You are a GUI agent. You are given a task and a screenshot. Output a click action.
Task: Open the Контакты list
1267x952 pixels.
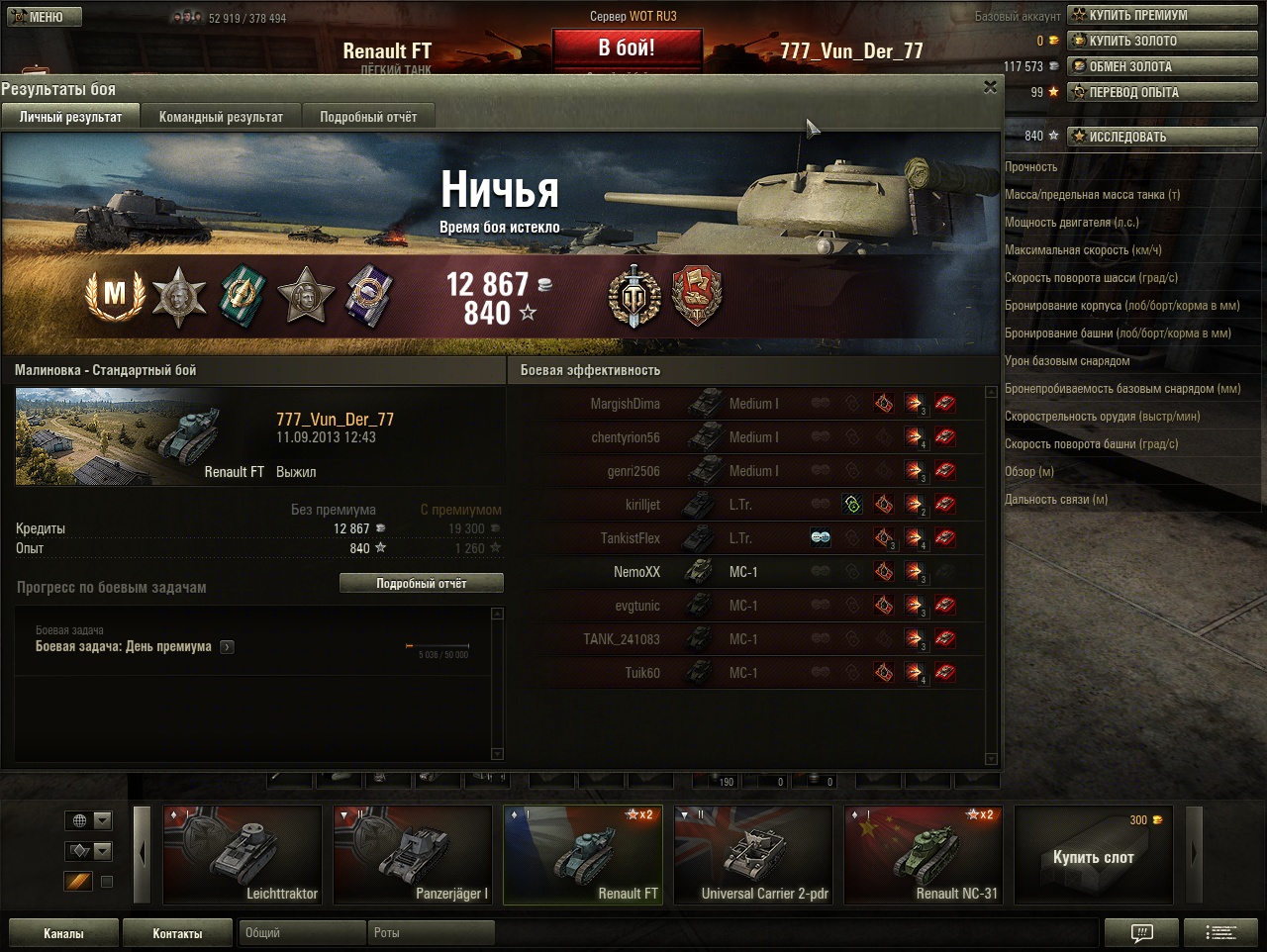(x=177, y=933)
